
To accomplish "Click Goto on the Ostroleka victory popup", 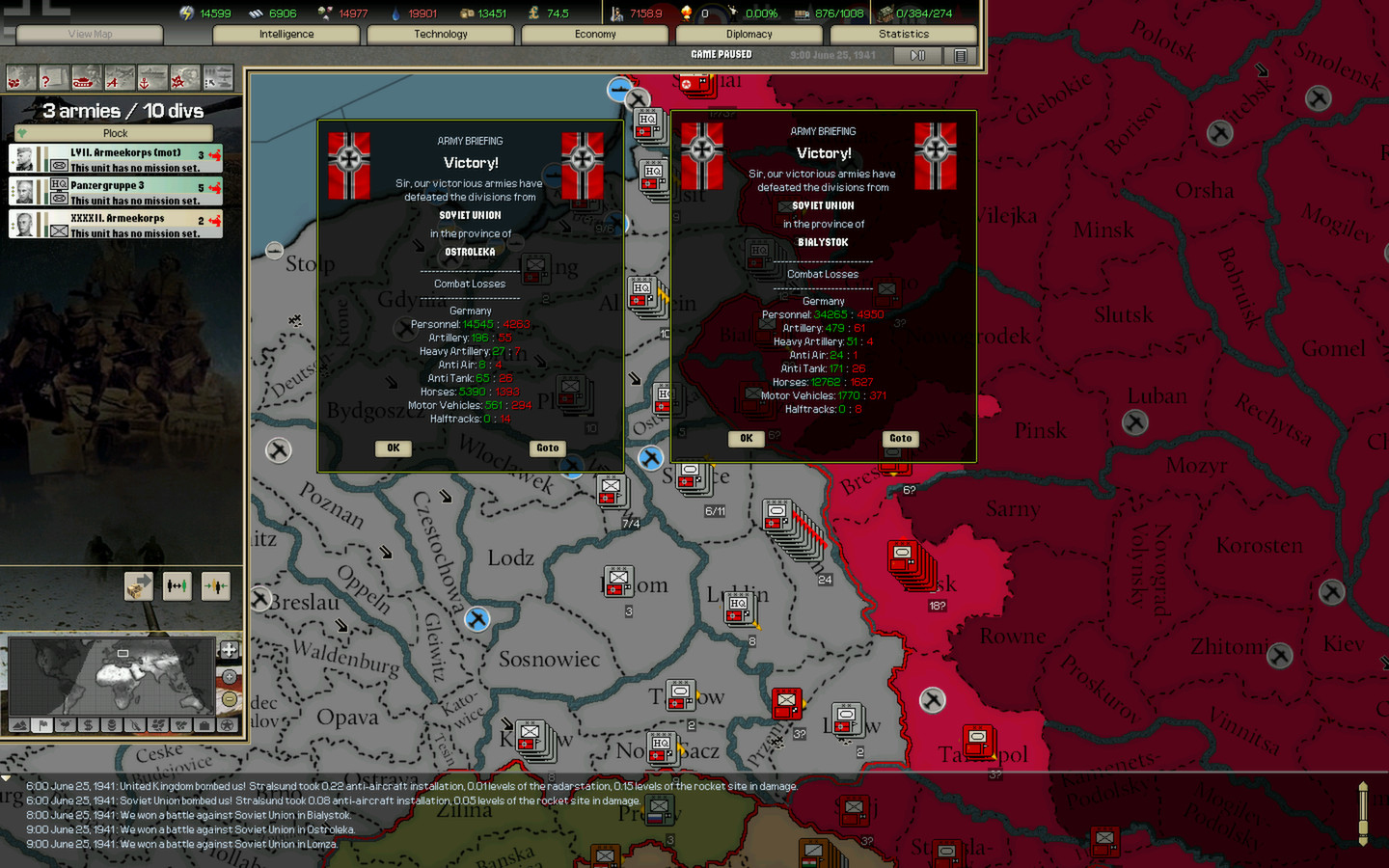I will coord(547,448).
